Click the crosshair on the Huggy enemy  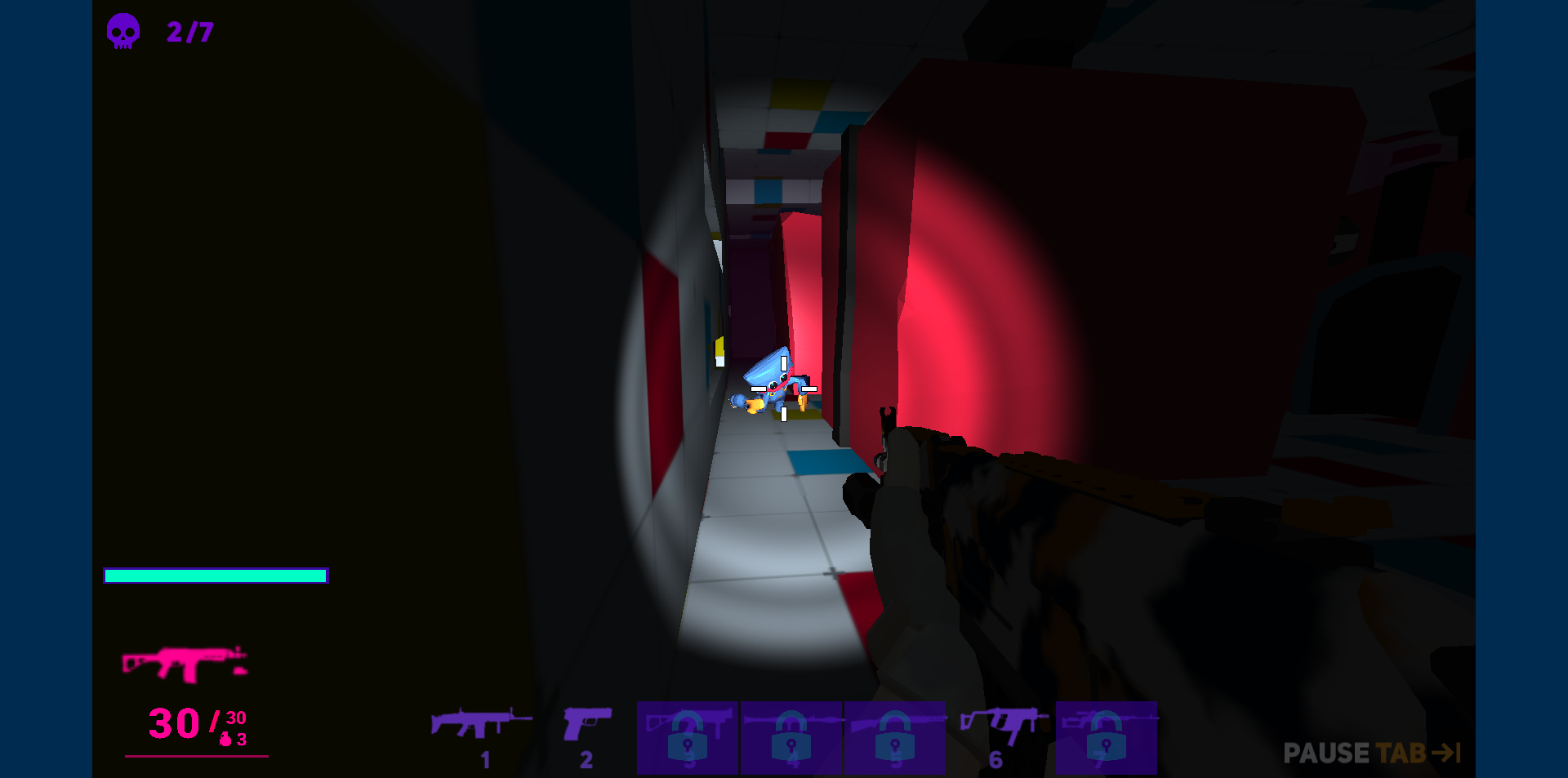tap(782, 389)
